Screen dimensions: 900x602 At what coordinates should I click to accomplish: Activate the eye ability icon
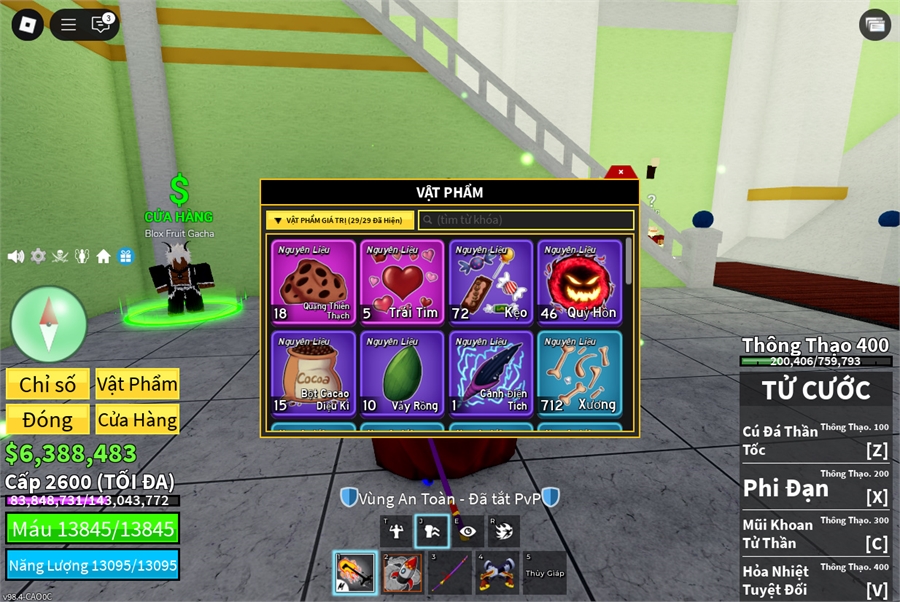pos(467,531)
